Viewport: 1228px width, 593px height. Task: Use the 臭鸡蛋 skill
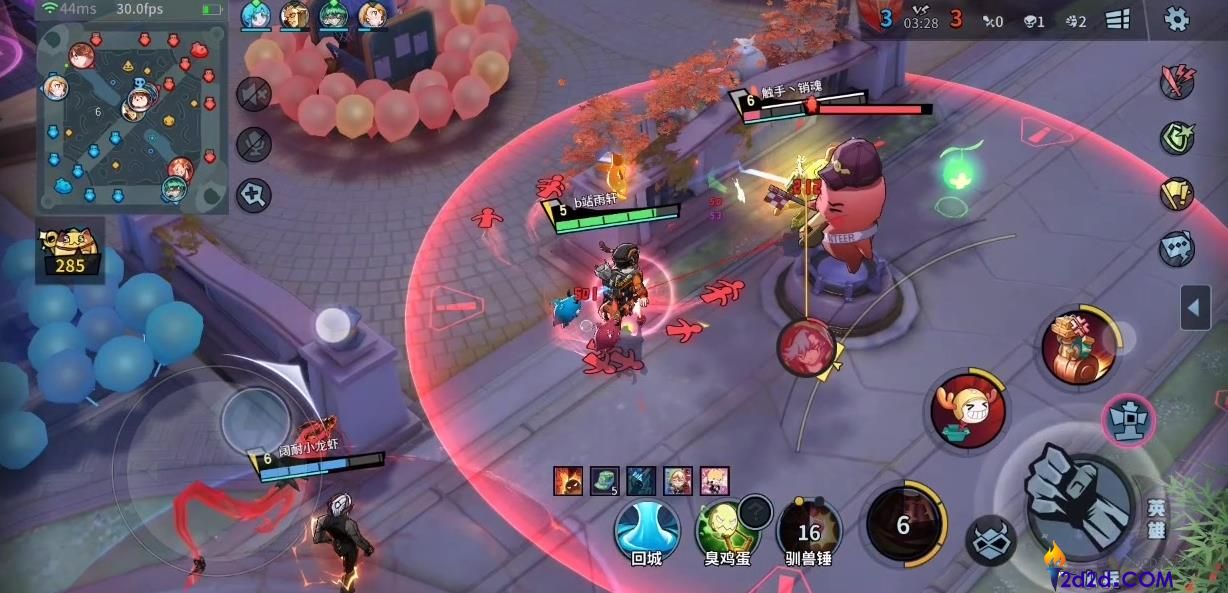(728, 530)
